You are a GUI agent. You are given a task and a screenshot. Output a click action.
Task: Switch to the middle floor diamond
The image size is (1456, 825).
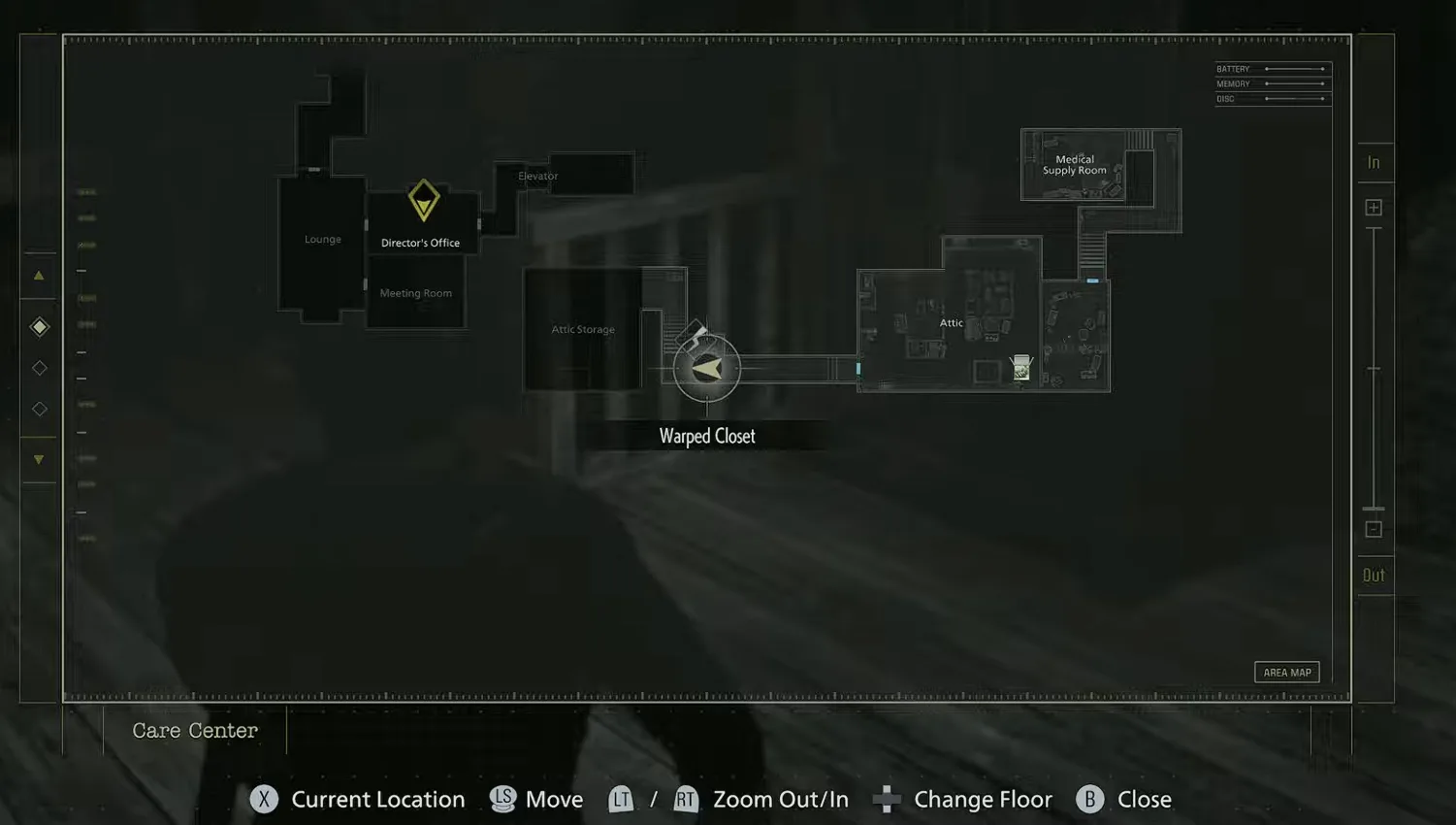pos(39,367)
